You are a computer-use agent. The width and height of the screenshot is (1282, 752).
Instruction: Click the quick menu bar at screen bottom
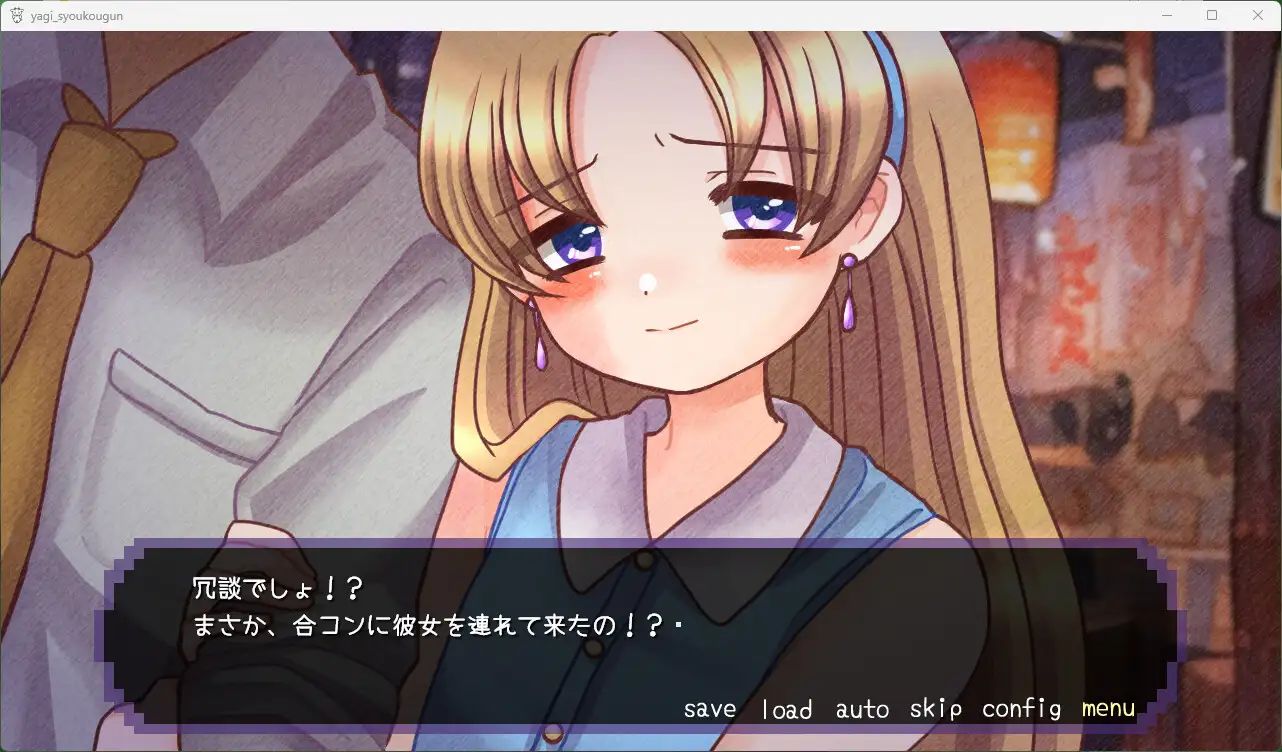click(910, 708)
